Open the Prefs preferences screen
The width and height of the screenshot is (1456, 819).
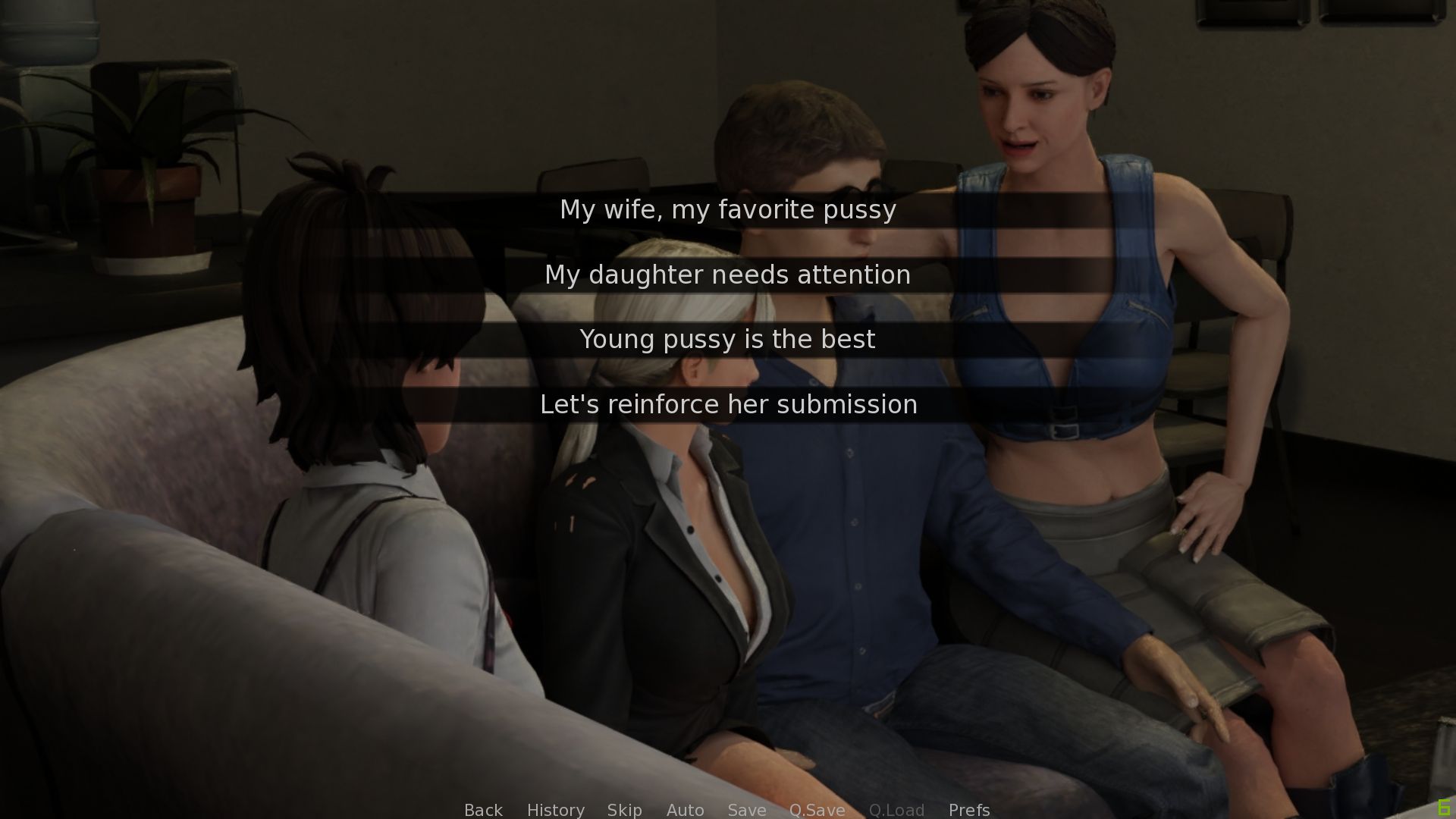coord(968,810)
